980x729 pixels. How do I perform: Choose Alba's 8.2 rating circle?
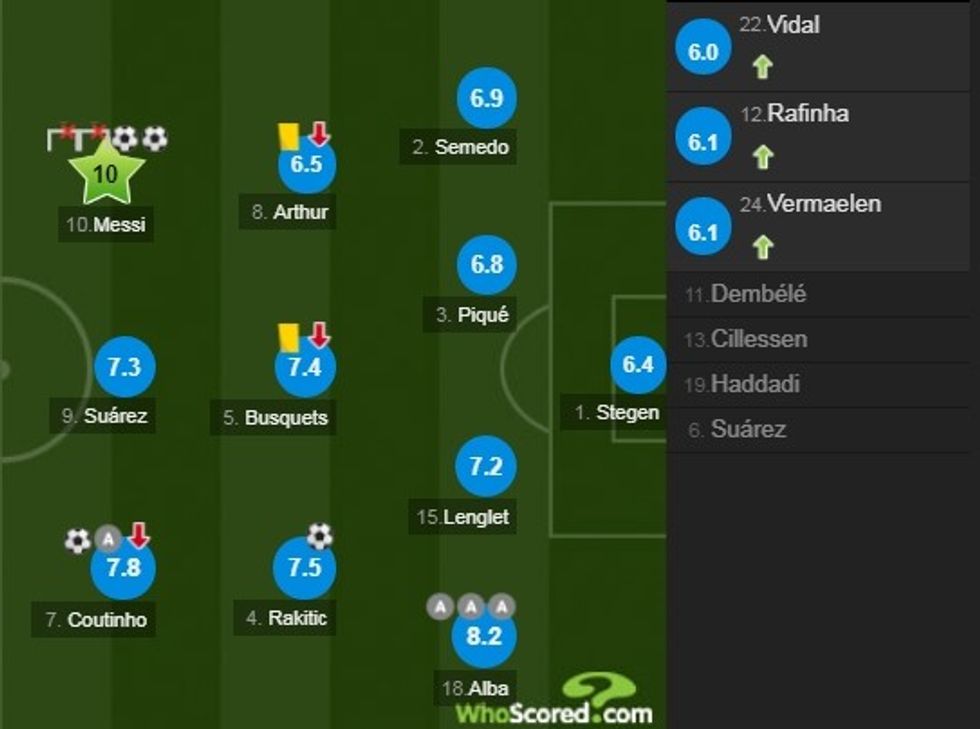483,636
